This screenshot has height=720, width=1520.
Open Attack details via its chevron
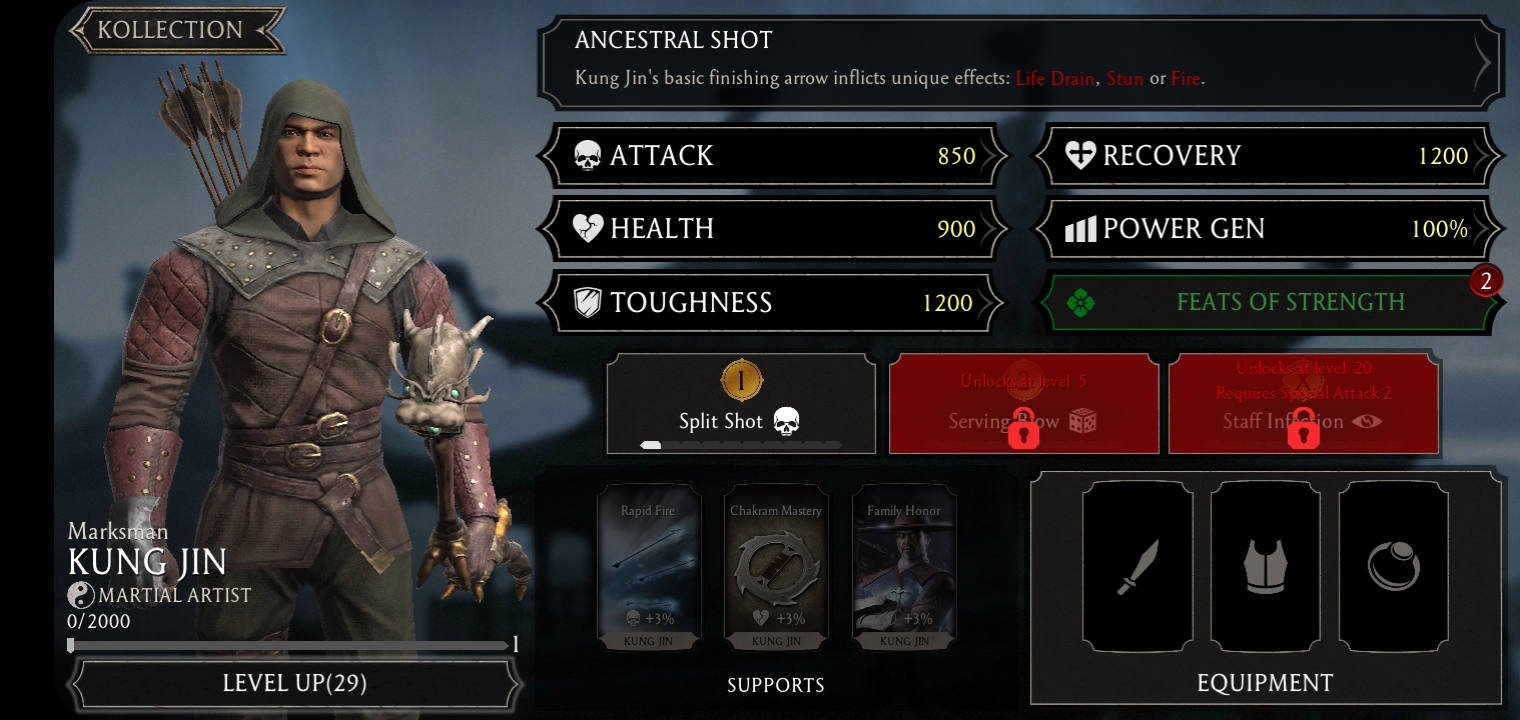coord(993,156)
